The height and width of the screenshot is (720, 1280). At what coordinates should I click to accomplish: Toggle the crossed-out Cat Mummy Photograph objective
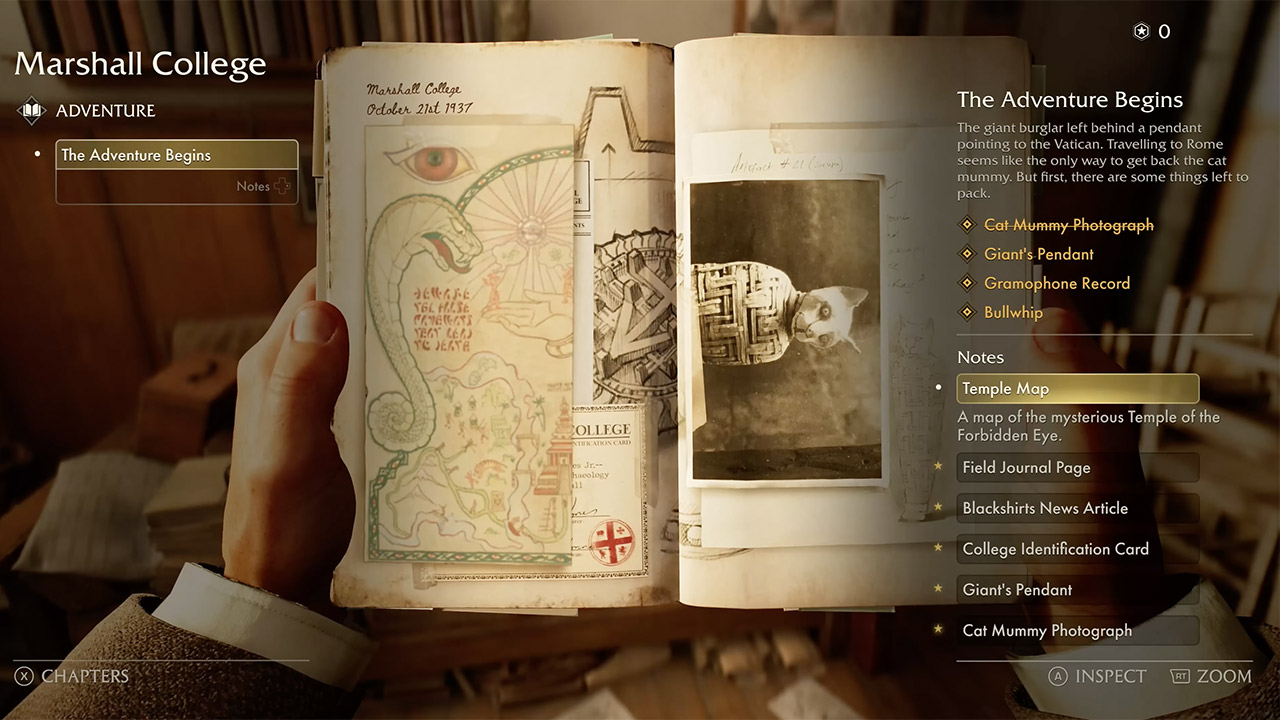(x=1068, y=224)
